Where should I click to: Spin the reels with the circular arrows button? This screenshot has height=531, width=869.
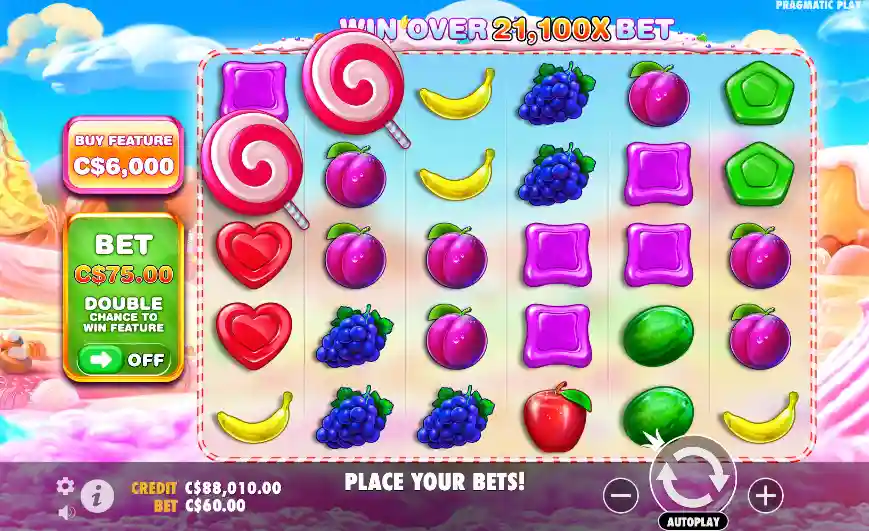point(692,478)
